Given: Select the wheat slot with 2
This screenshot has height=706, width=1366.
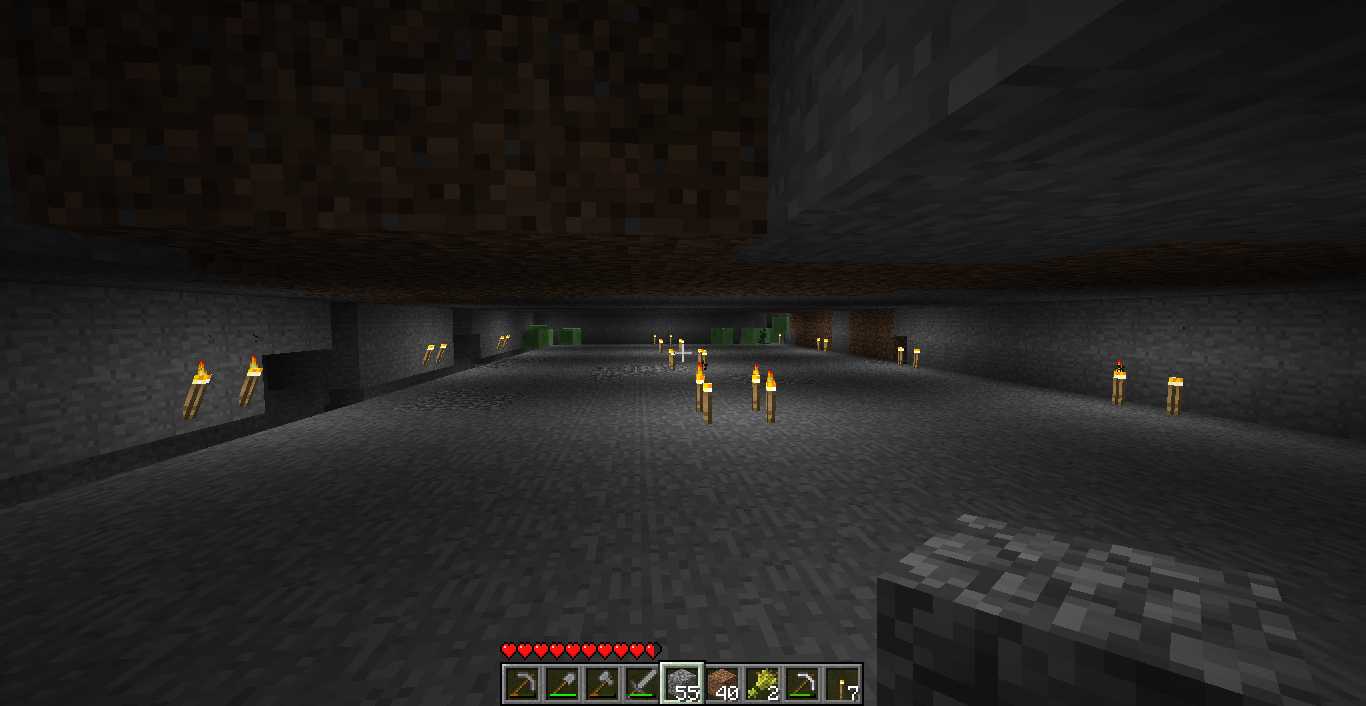Looking at the screenshot, I should click(x=762, y=684).
